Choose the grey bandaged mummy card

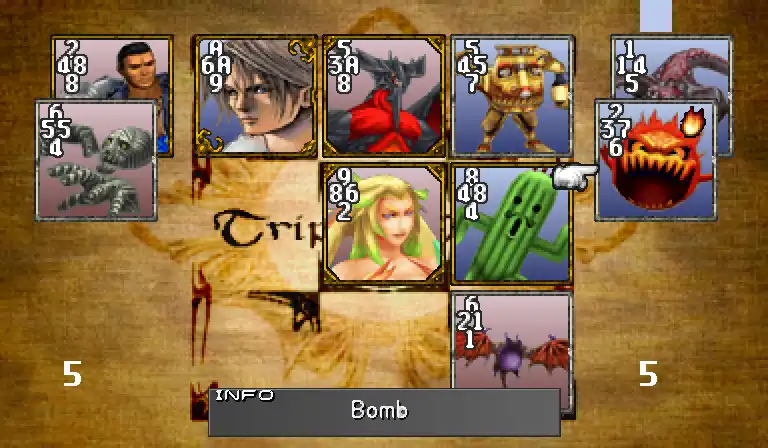click(x=96, y=160)
